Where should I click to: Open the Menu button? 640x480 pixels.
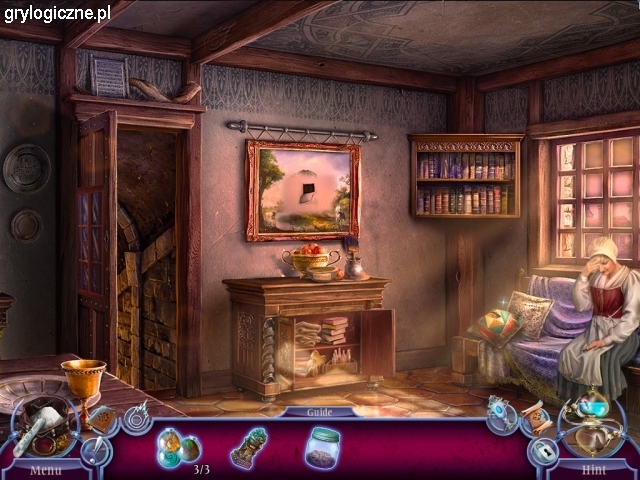point(45,468)
